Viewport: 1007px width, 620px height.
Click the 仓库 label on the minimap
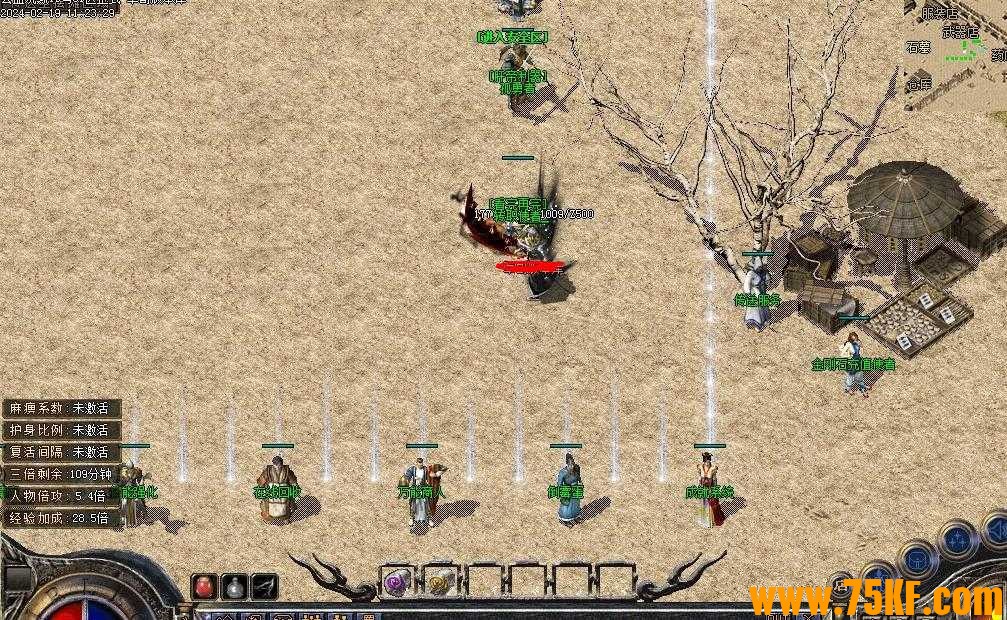(x=919, y=84)
